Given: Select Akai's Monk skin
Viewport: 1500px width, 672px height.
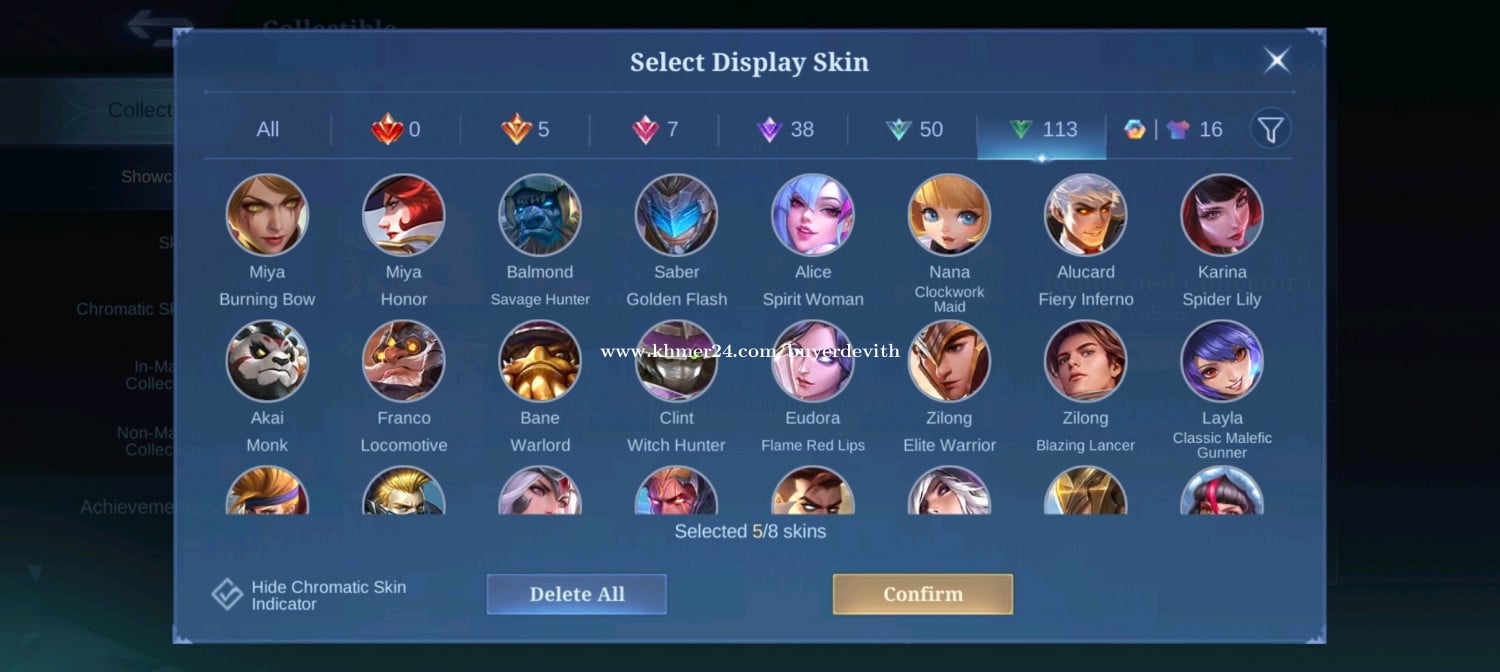Looking at the screenshot, I should (x=267, y=361).
